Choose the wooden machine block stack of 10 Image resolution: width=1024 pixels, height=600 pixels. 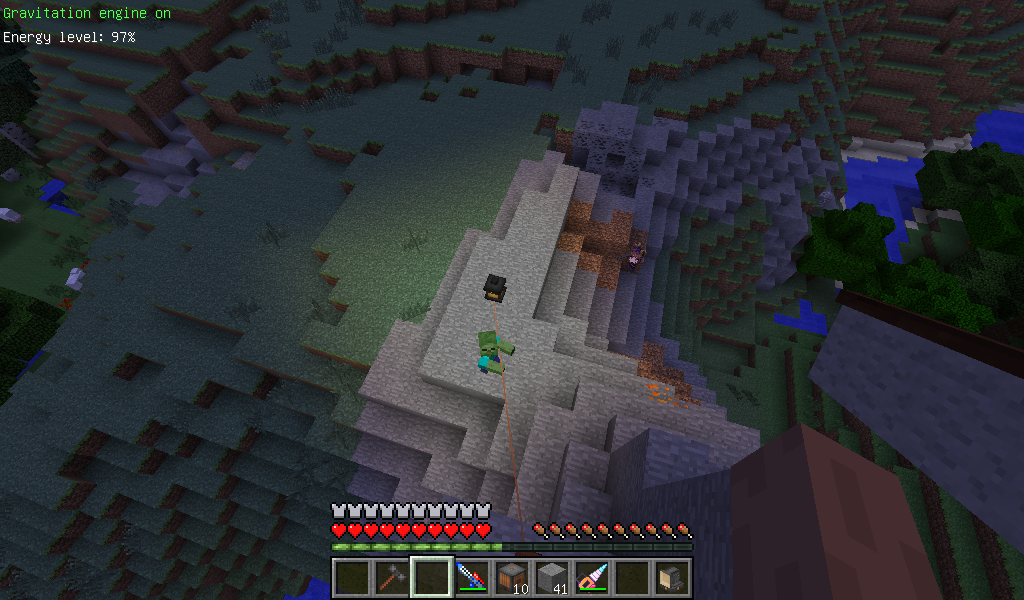click(511, 578)
